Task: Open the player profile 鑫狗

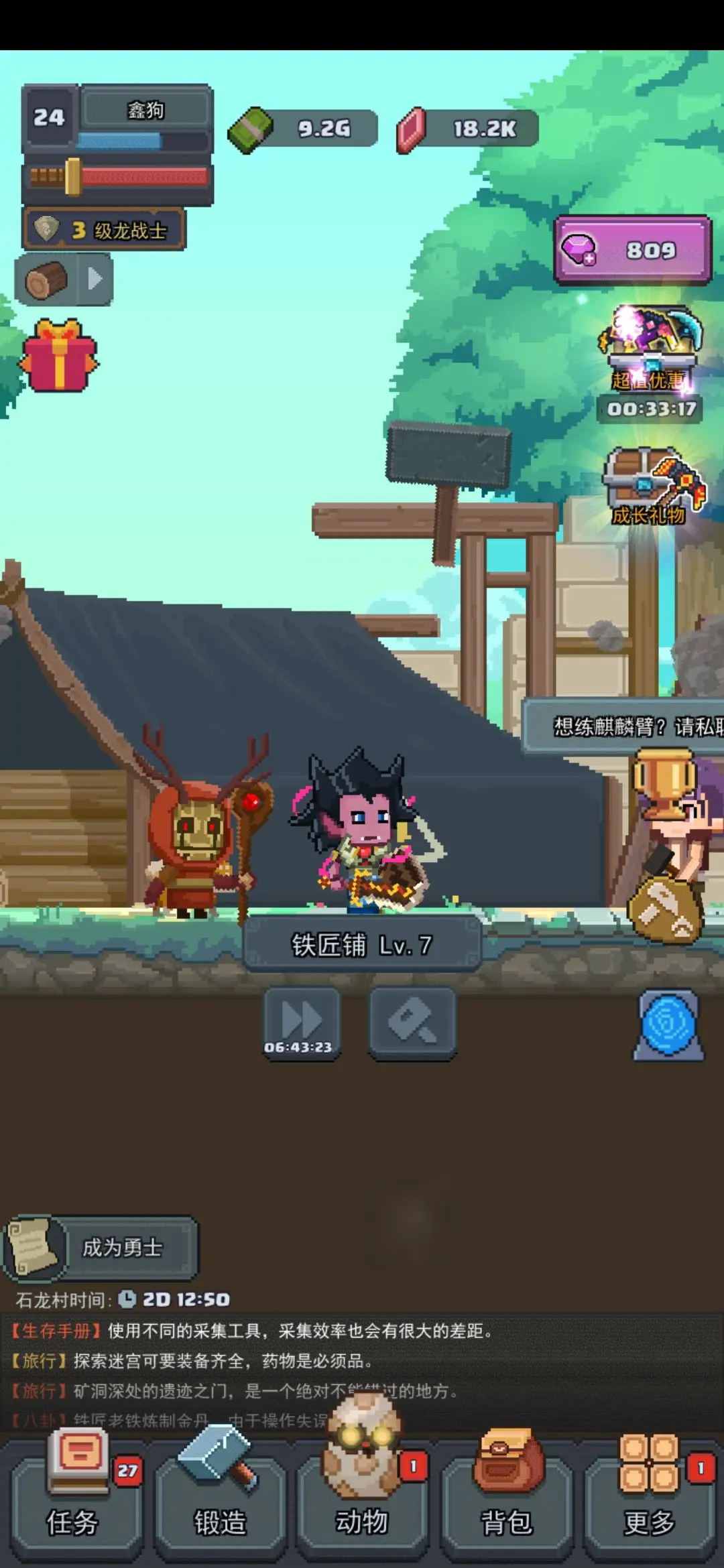Action: pos(145,111)
